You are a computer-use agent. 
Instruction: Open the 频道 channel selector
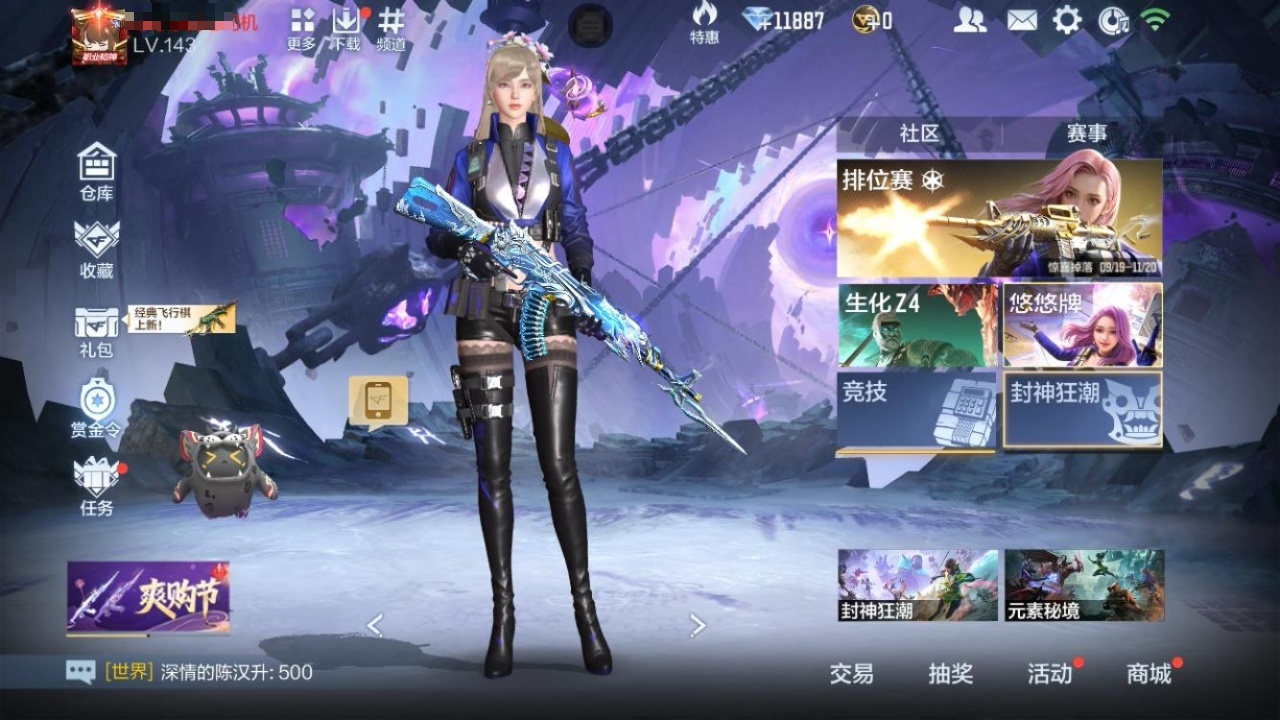pos(391,28)
